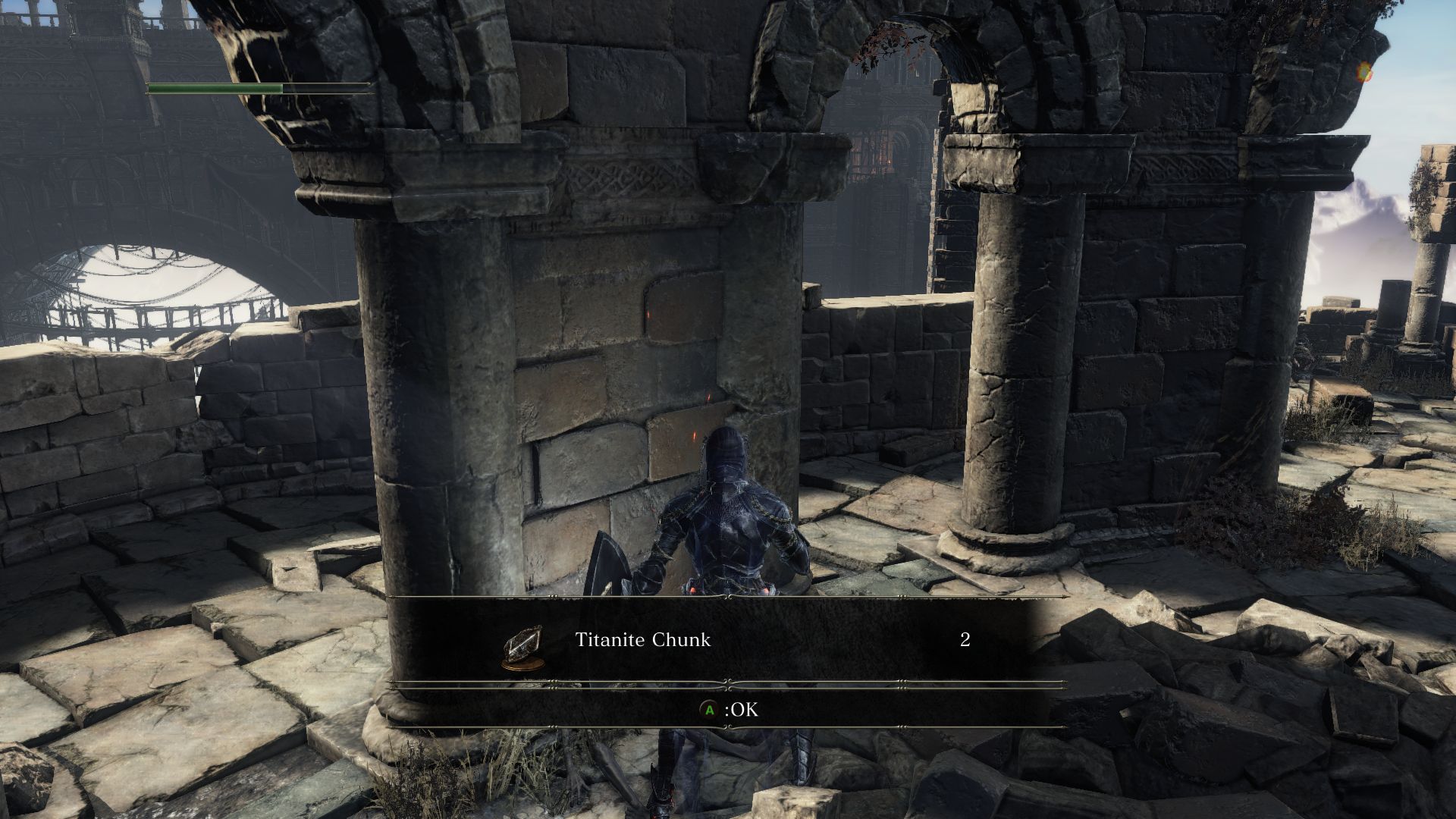
Task: Select the Titanite Chunk name label
Action: [x=642, y=639]
